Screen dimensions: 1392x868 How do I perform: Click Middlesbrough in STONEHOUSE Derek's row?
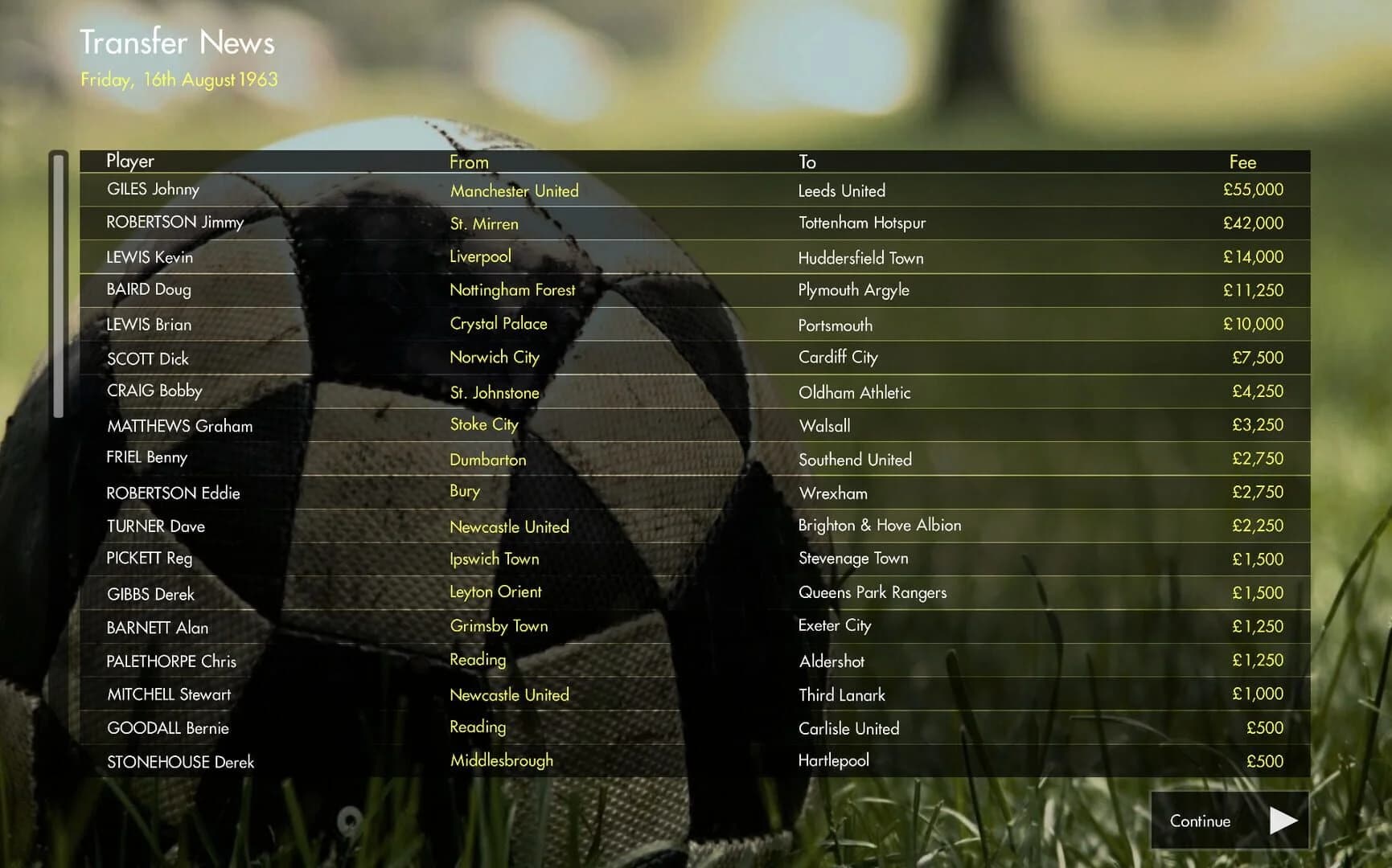(501, 759)
